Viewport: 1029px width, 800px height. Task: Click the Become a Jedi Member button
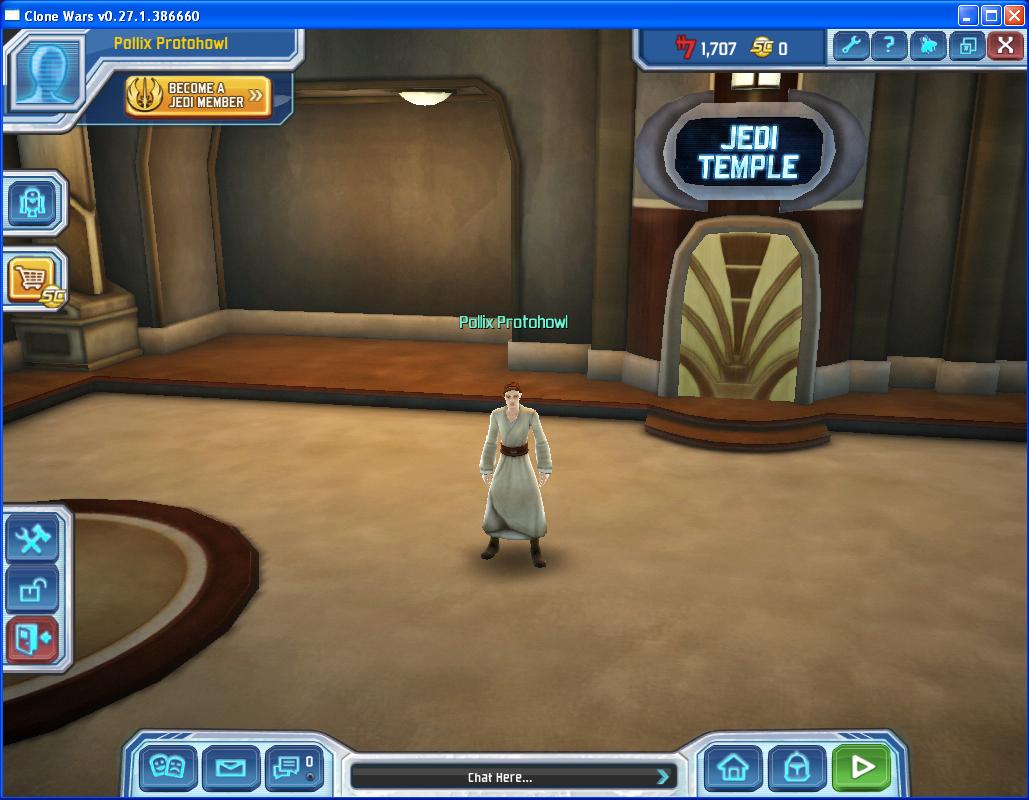pos(198,96)
